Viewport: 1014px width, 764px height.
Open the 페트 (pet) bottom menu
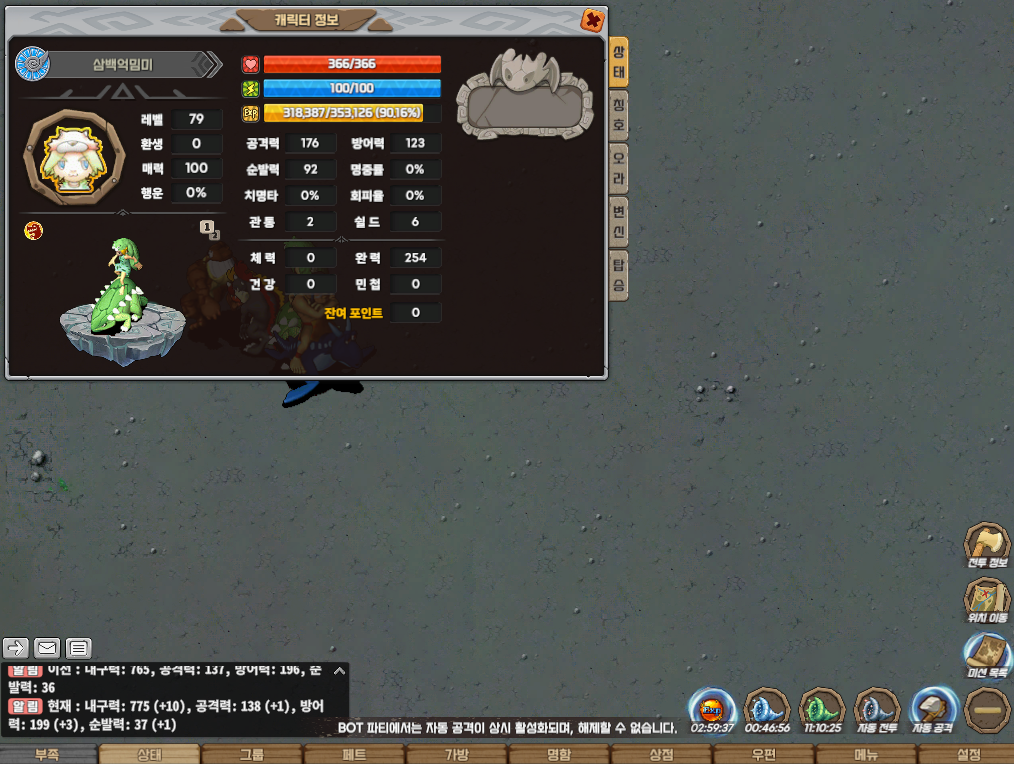click(354, 755)
